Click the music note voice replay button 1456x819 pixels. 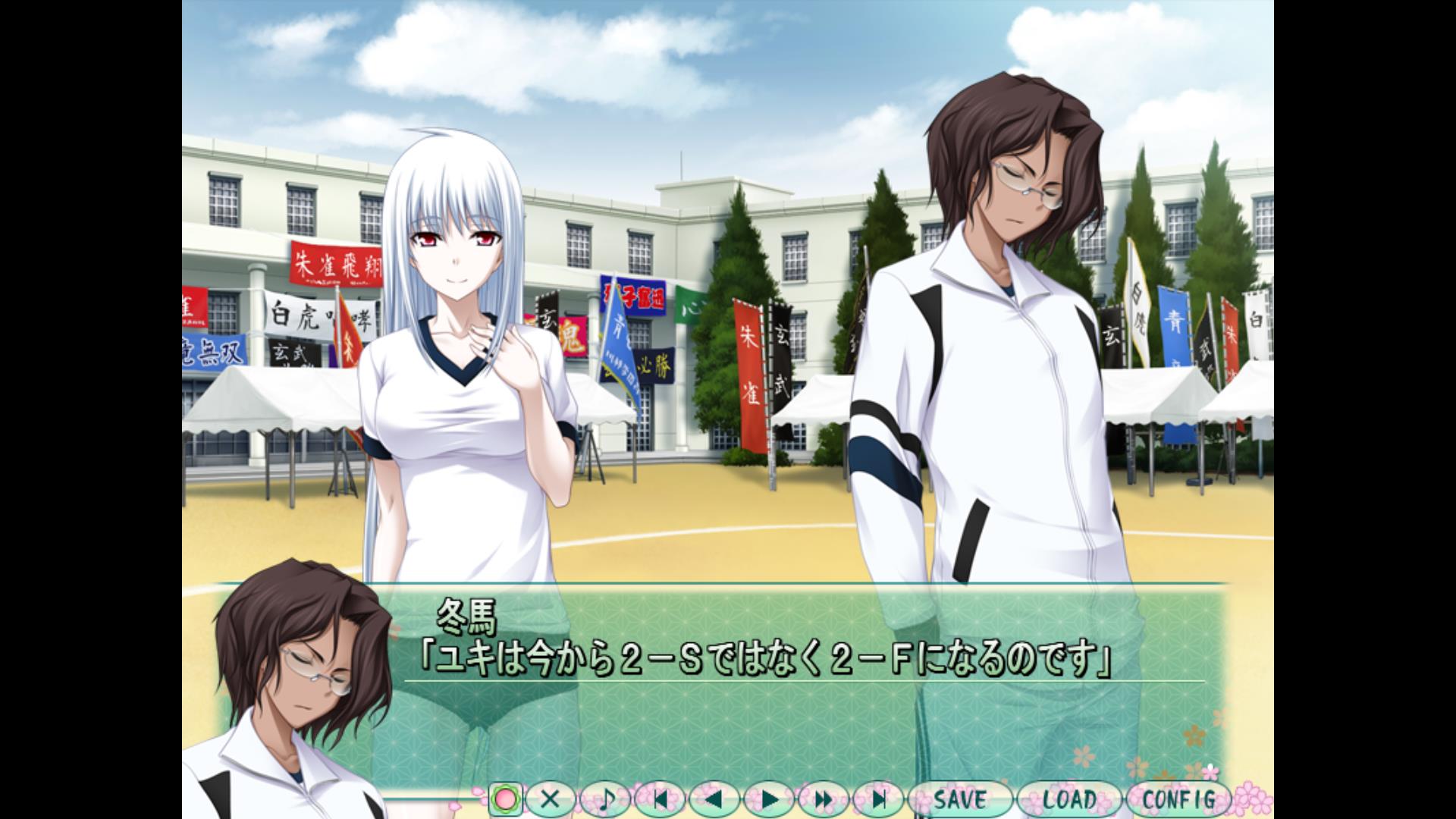(x=605, y=799)
